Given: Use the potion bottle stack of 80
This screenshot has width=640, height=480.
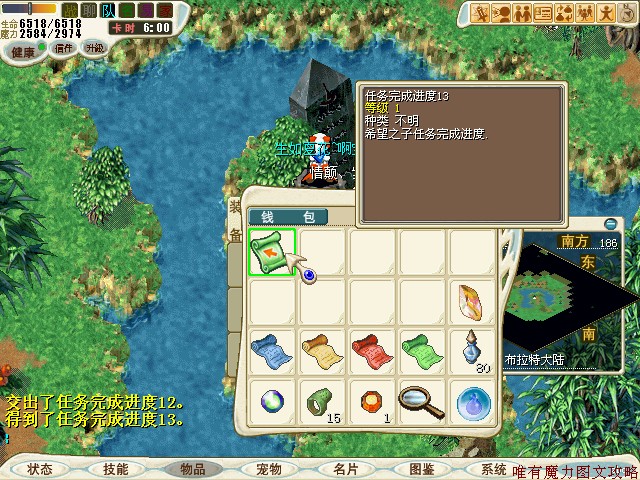Looking at the screenshot, I should 471,351.
